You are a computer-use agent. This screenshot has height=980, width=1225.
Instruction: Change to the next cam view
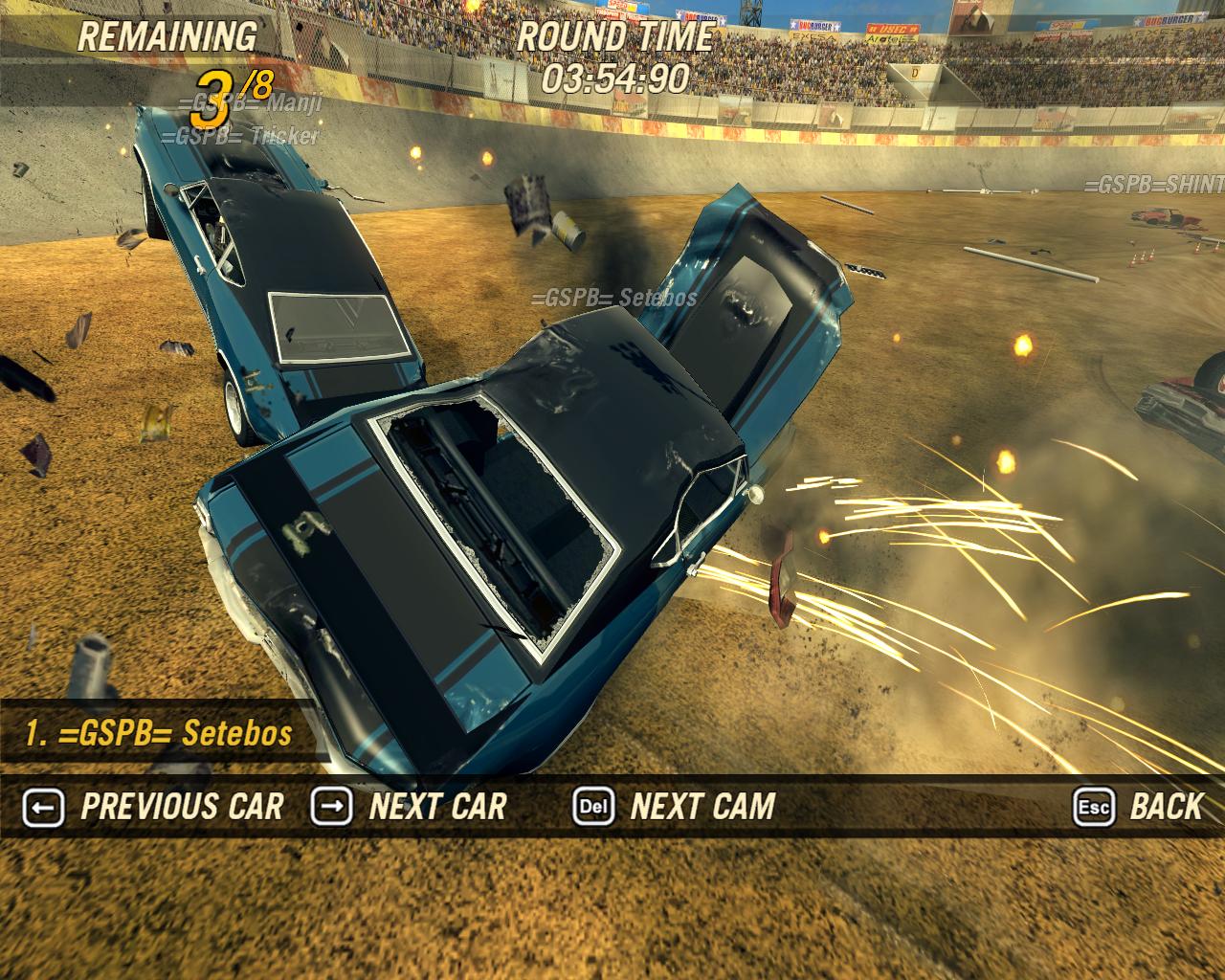pos(675,807)
